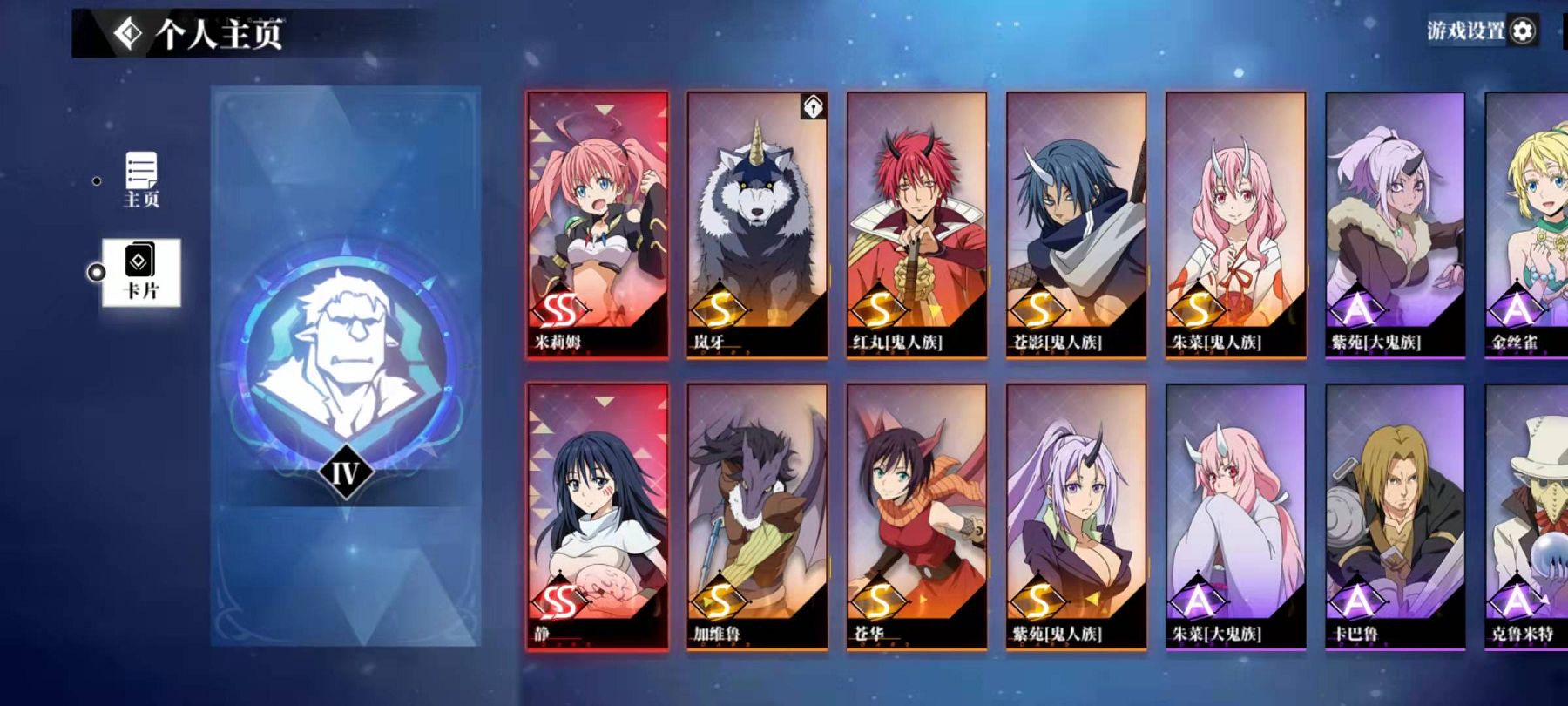Choose the 紫苑[大鬼族] card
1568x706 pixels.
pos(1395,224)
